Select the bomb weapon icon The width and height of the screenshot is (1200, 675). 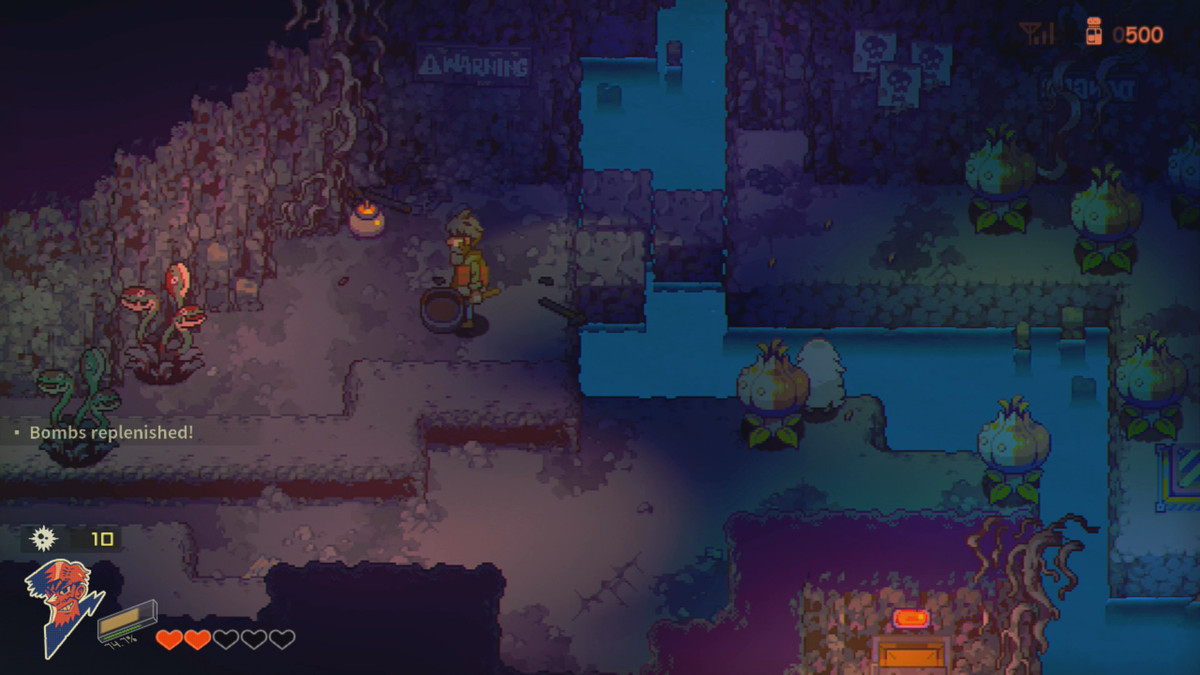pos(43,539)
